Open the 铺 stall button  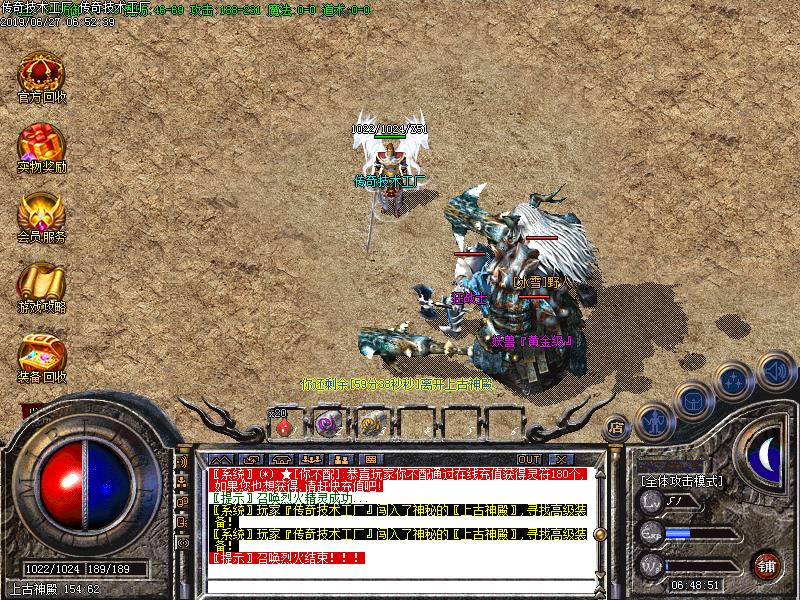pos(766,564)
